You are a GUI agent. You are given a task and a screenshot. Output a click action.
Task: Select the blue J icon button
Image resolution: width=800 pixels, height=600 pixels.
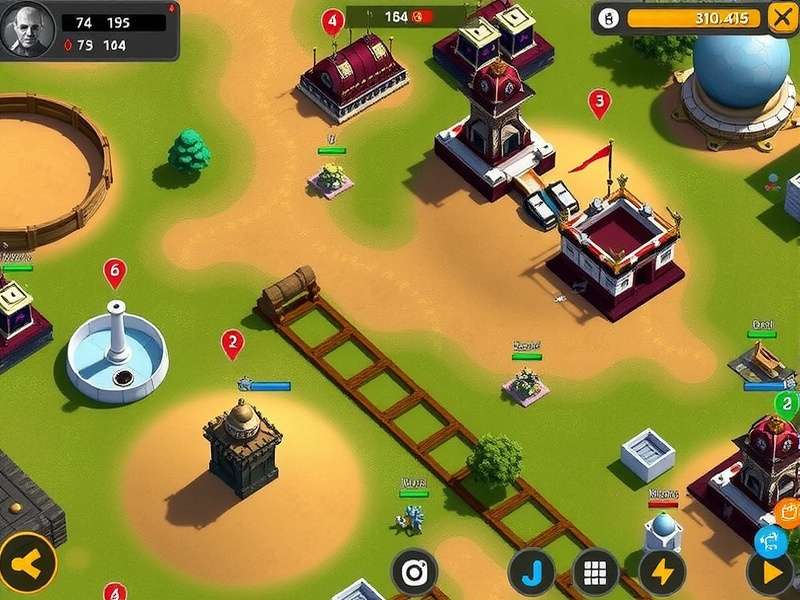pos(531,573)
